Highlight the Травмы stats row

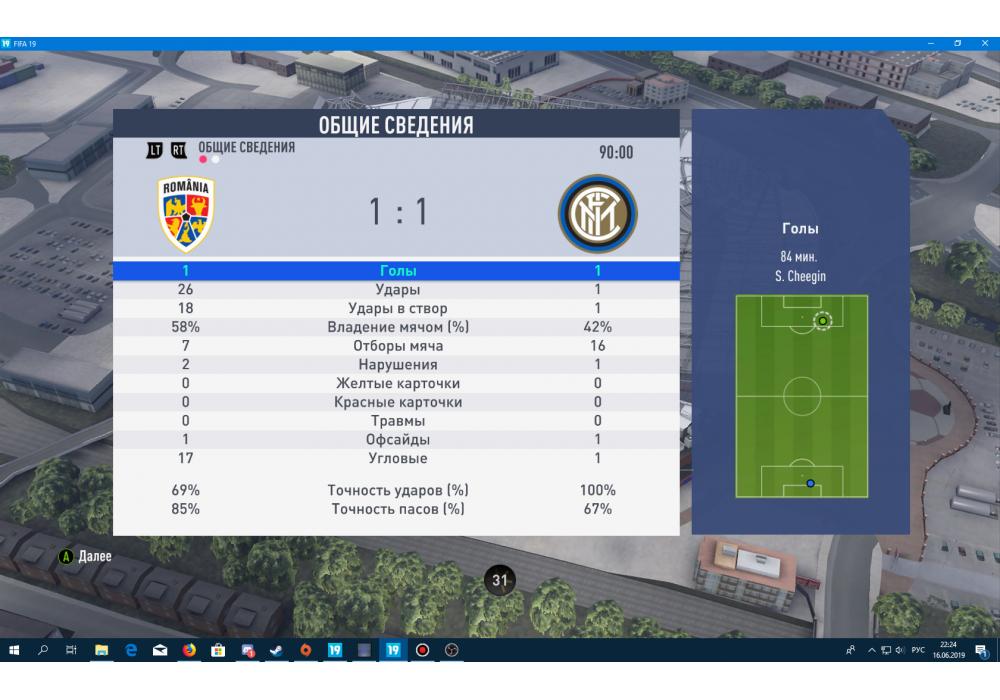(398, 421)
